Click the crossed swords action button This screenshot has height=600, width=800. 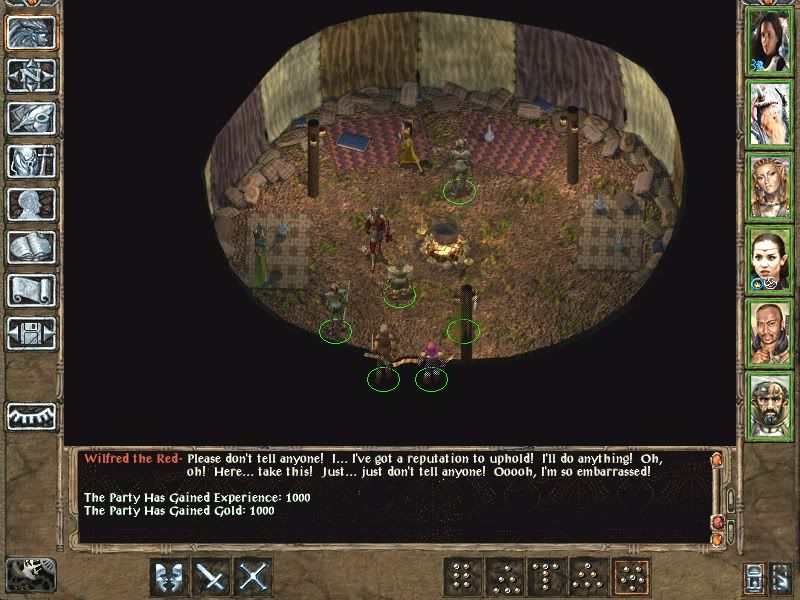[x=255, y=577]
